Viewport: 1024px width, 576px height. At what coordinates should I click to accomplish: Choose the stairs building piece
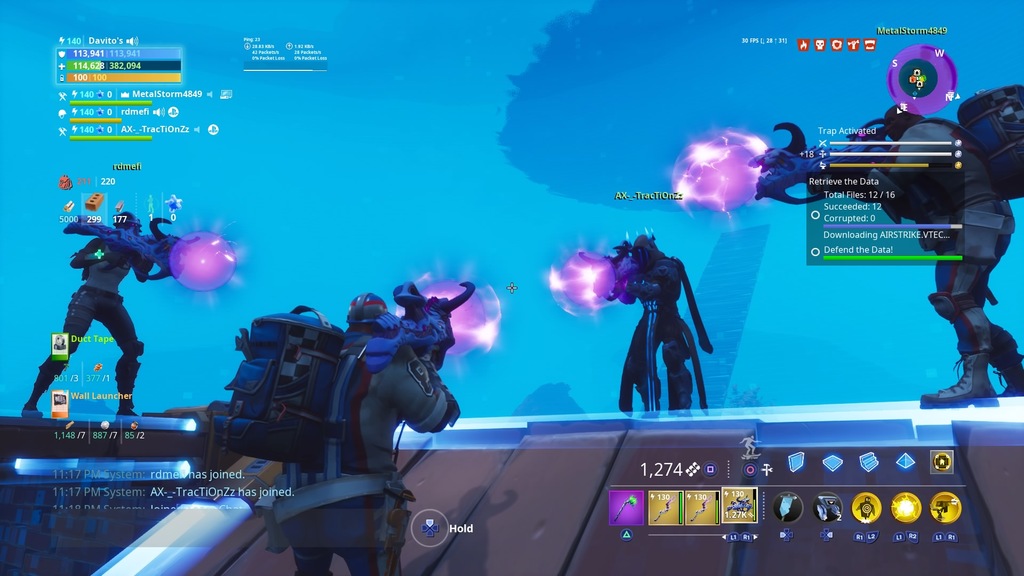[868, 462]
